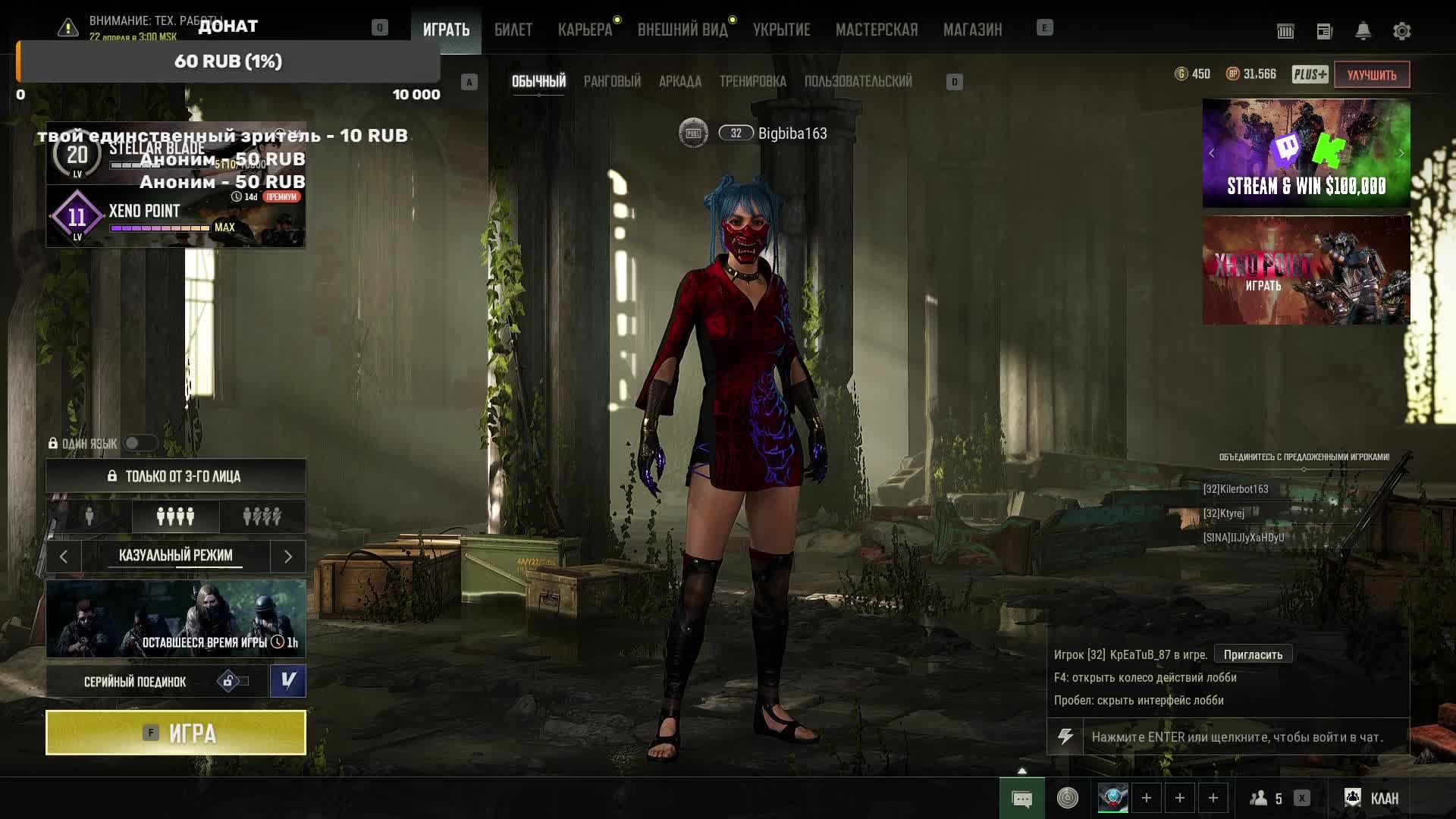The image size is (1456, 819).
Task: Open the Xeno Point ИГРАТЬ banner
Action: click(x=1306, y=271)
